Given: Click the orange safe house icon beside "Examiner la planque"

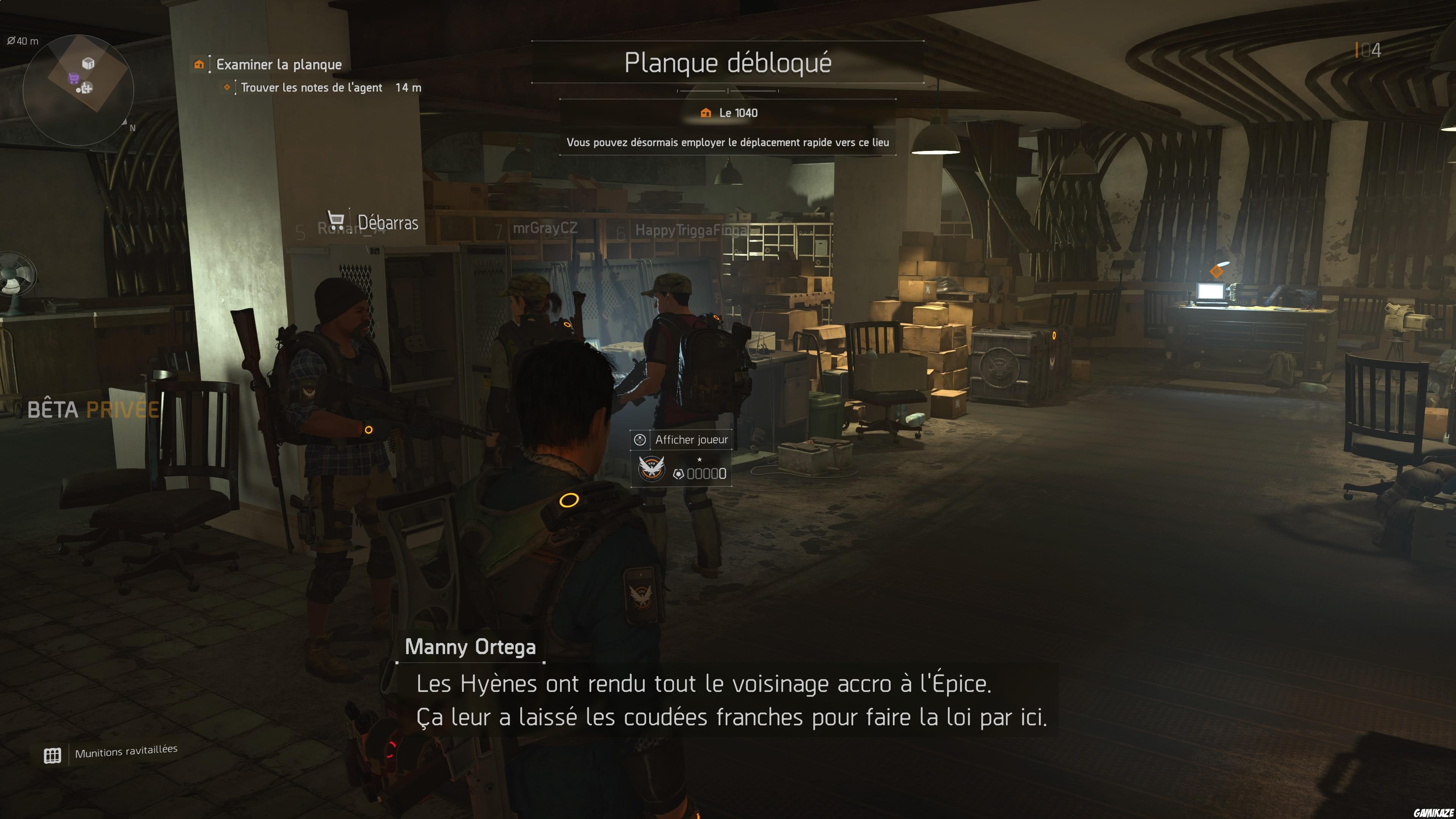Looking at the screenshot, I should [199, 64].
